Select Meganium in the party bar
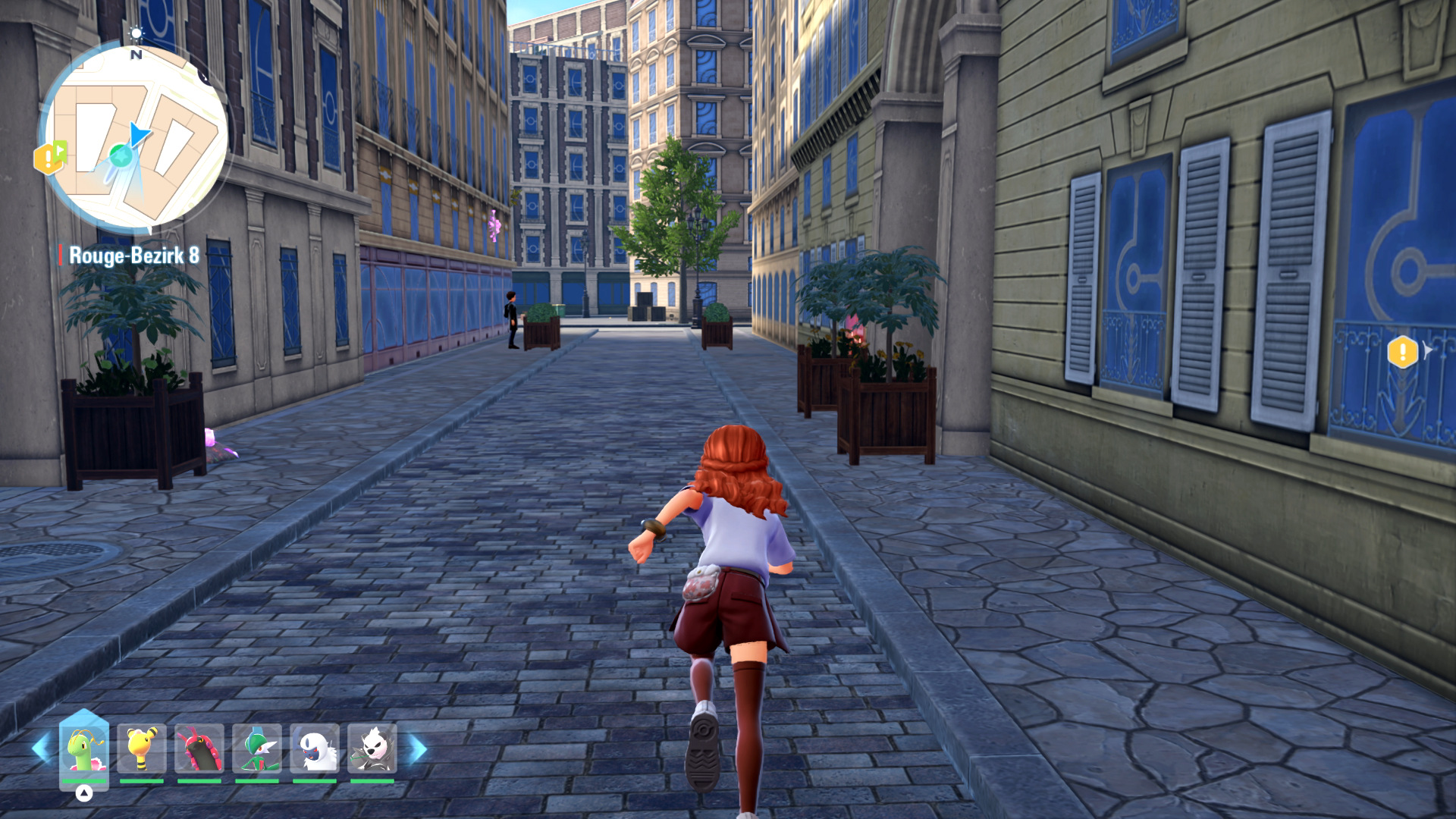The height and width of the screenshot is (819, 1456). click(84, 749)
